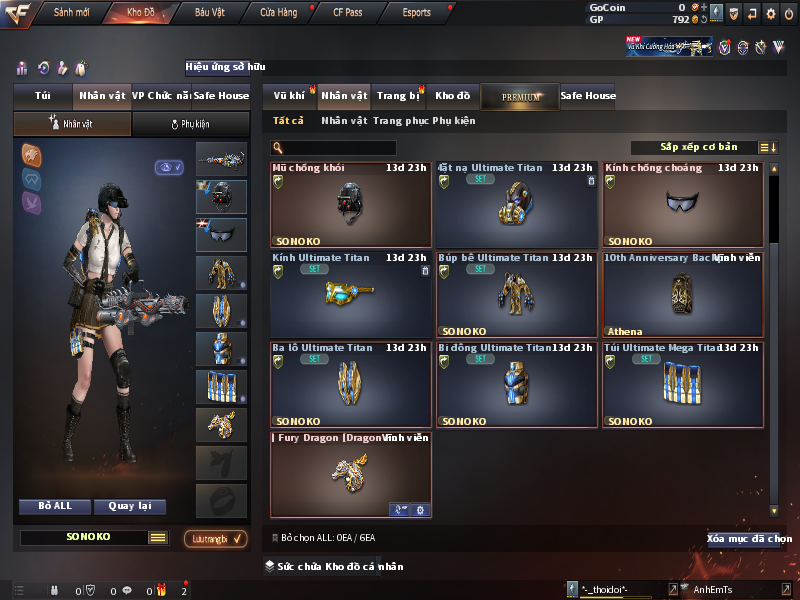
Task: Click the Bỏ ALL button
Action: pyautogui.click(x=55, y=506)
